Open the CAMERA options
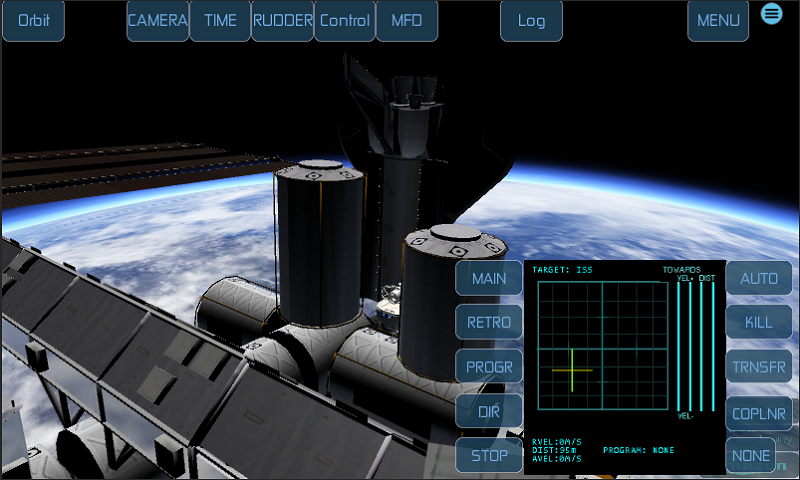The height and width of the screenshot is (480, 800). tap(158, 20)
